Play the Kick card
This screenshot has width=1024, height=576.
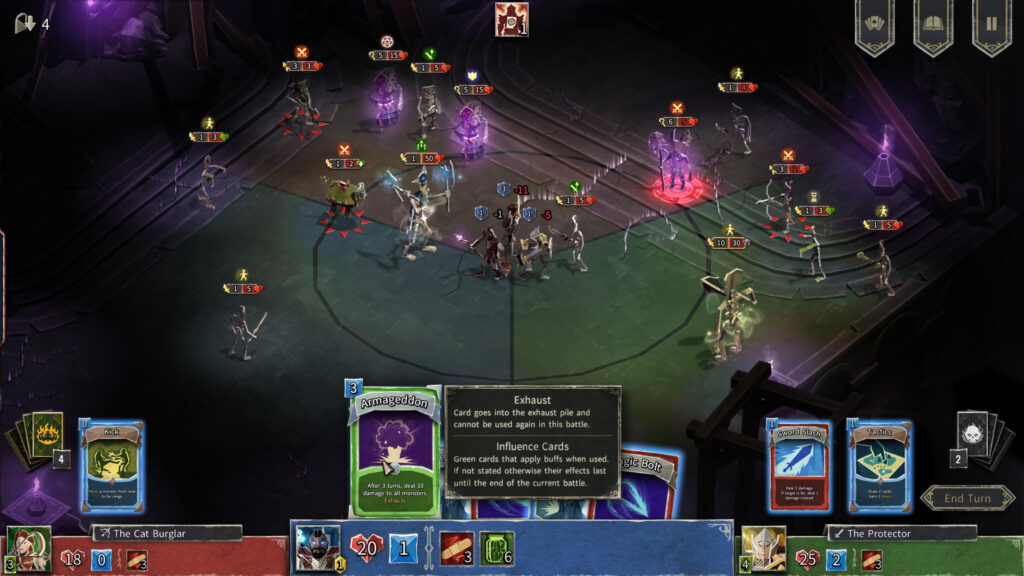pyautogui.click(x=112, y=466)
